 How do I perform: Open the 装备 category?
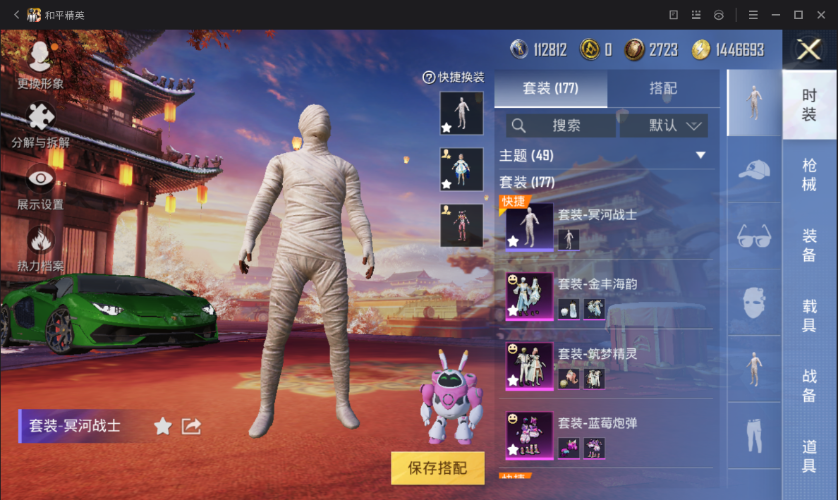tap(809, 246)
